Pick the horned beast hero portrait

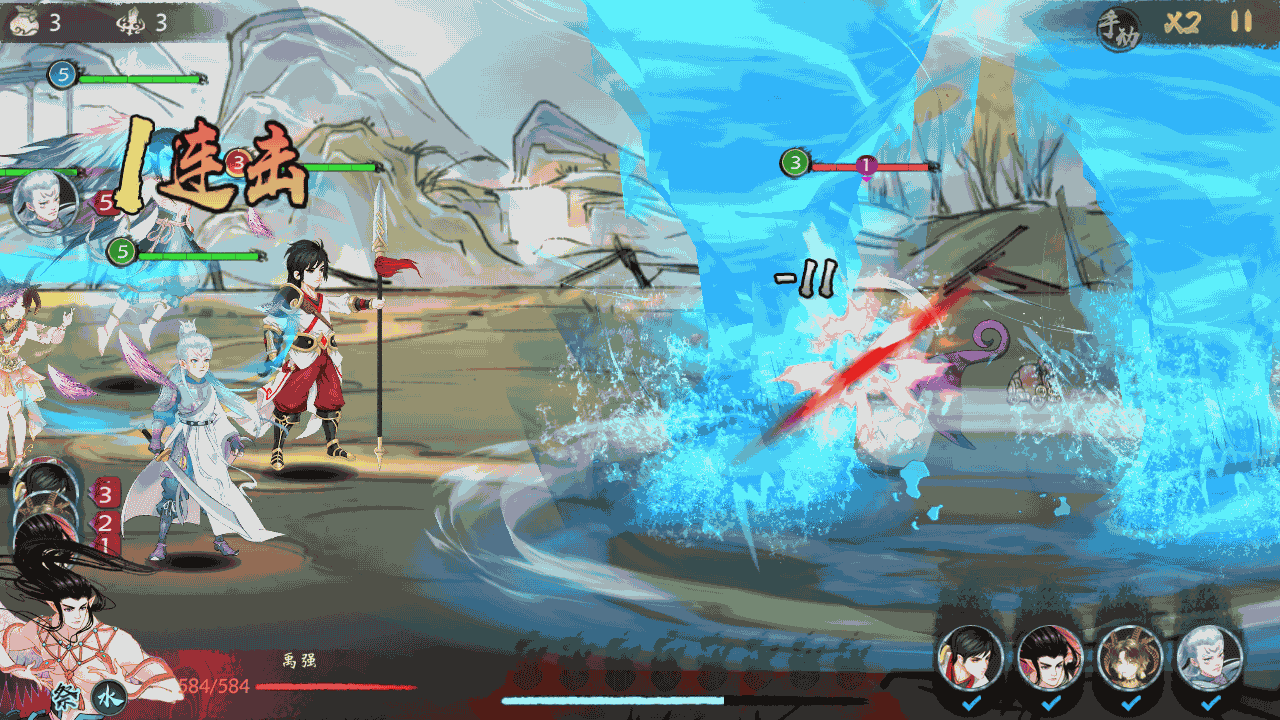[x=1130, y=657]
